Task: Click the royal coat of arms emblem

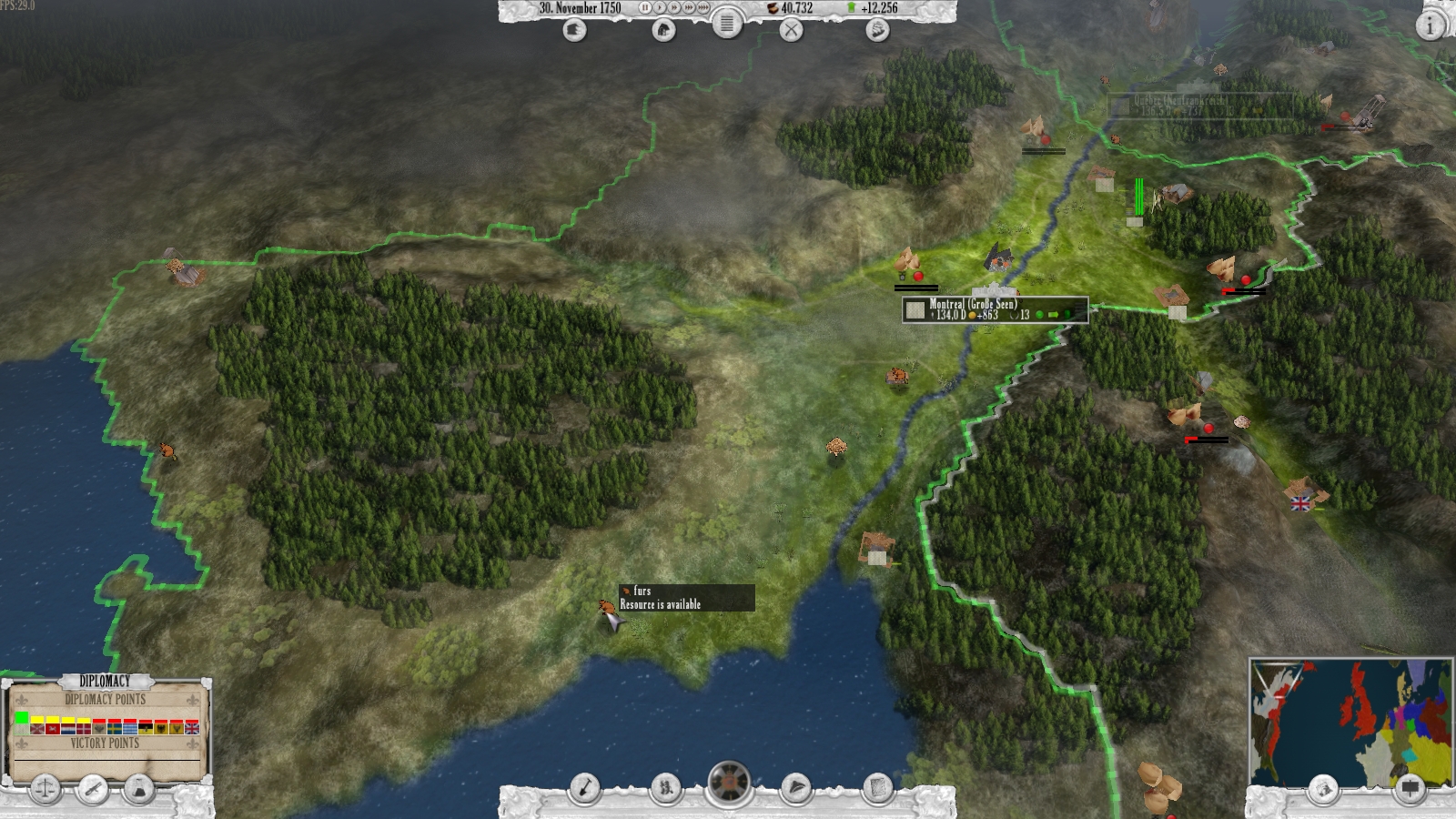Action: click(730, 781)
